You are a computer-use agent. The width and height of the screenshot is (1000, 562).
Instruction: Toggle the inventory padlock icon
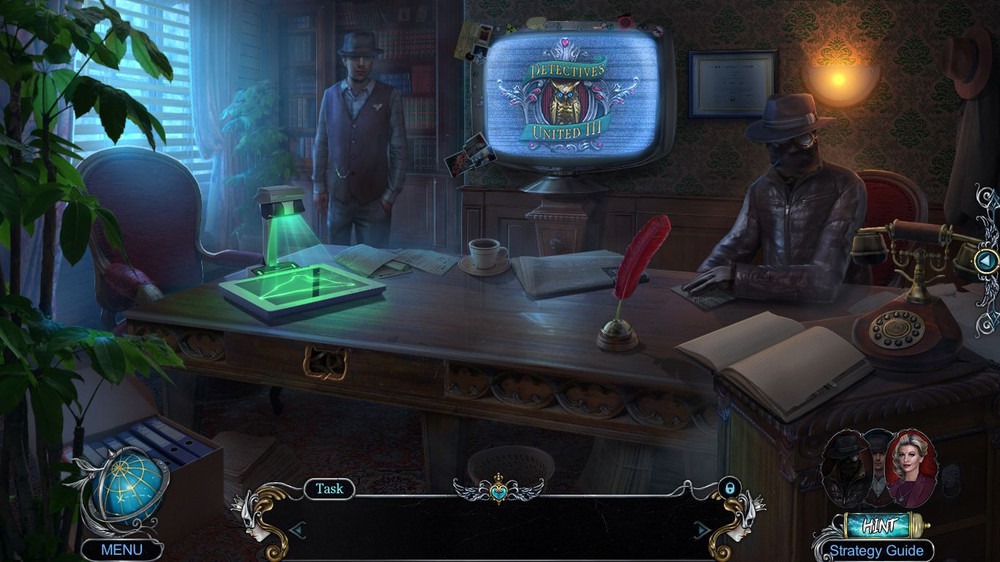coord(729,488)
